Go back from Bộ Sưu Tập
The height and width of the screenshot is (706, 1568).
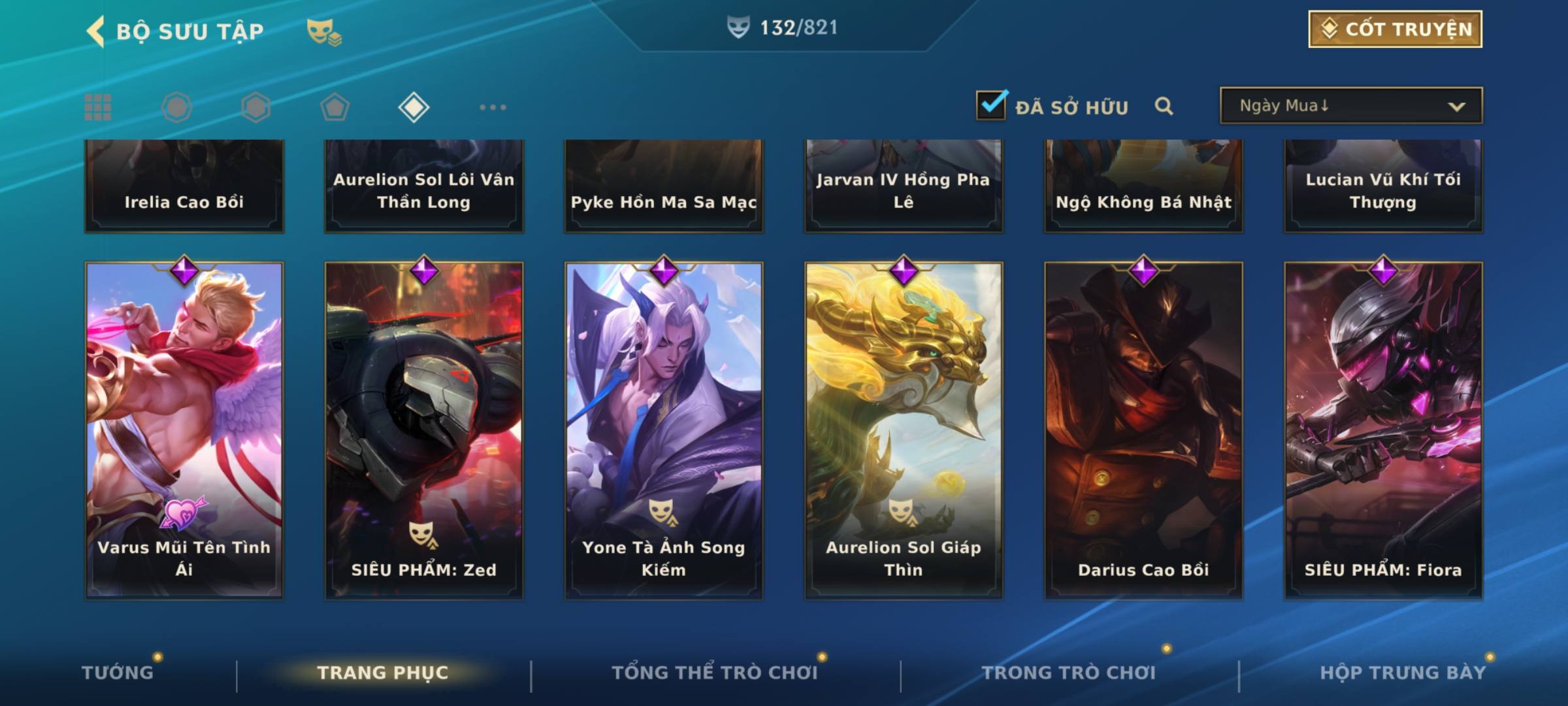click(x=96, y=31)
